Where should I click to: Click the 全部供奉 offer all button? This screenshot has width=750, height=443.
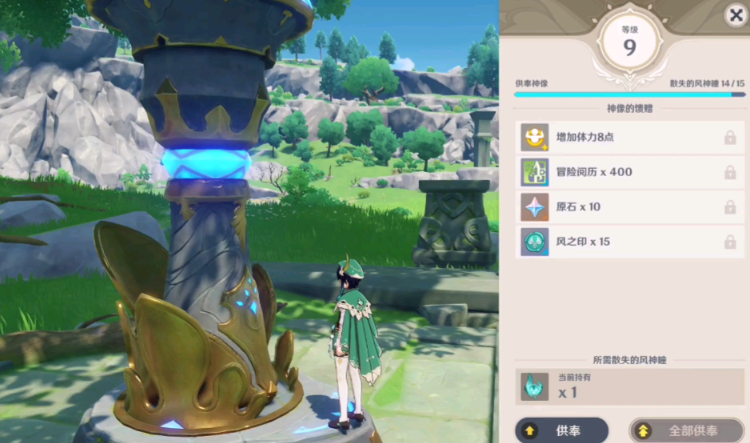(688, 430)
